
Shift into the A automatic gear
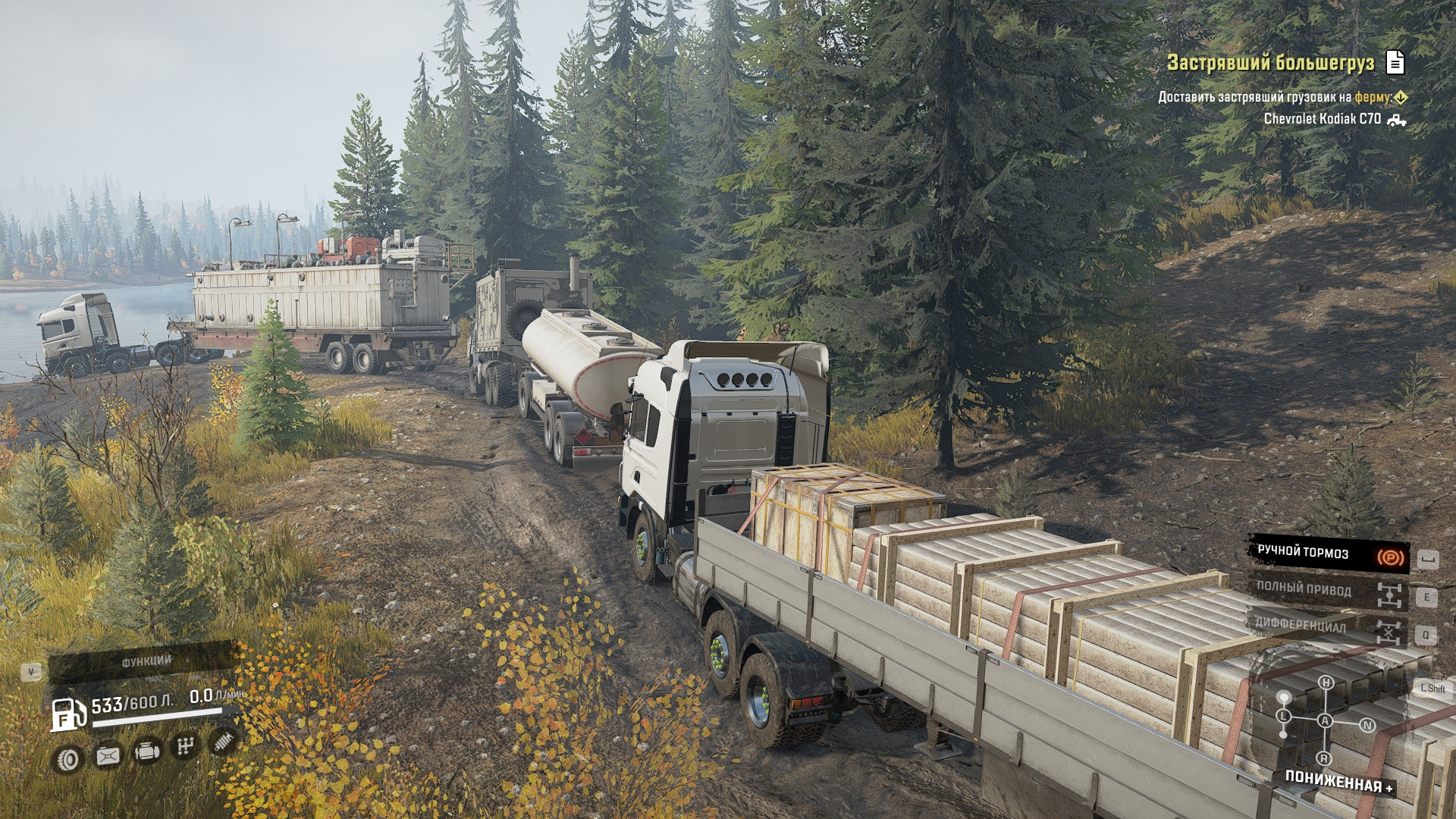1325,720
